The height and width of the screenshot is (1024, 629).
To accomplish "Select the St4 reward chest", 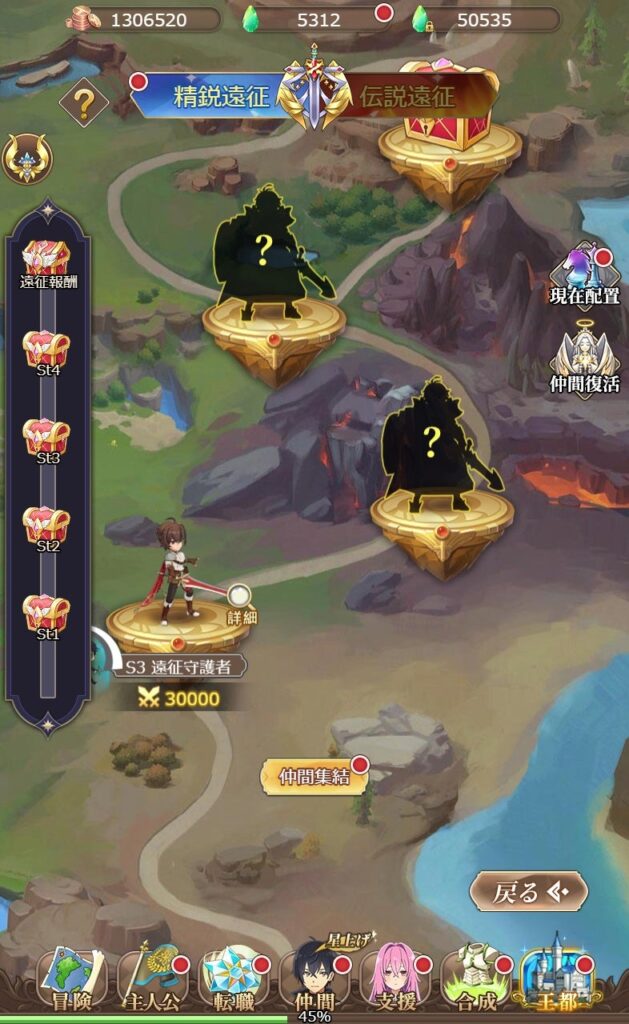I will 47,351.
